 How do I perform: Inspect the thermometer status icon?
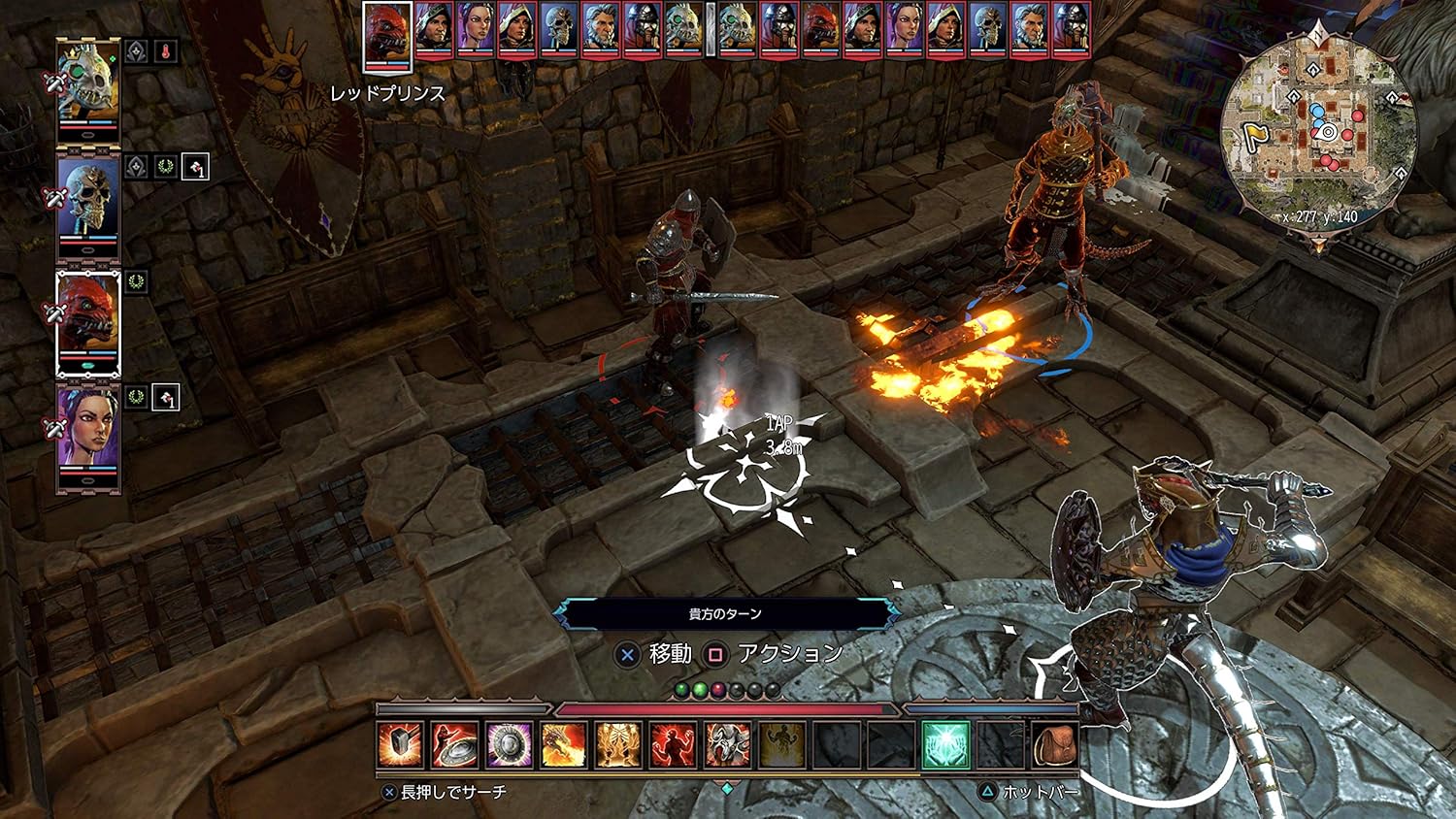click(x=166, y=51)
